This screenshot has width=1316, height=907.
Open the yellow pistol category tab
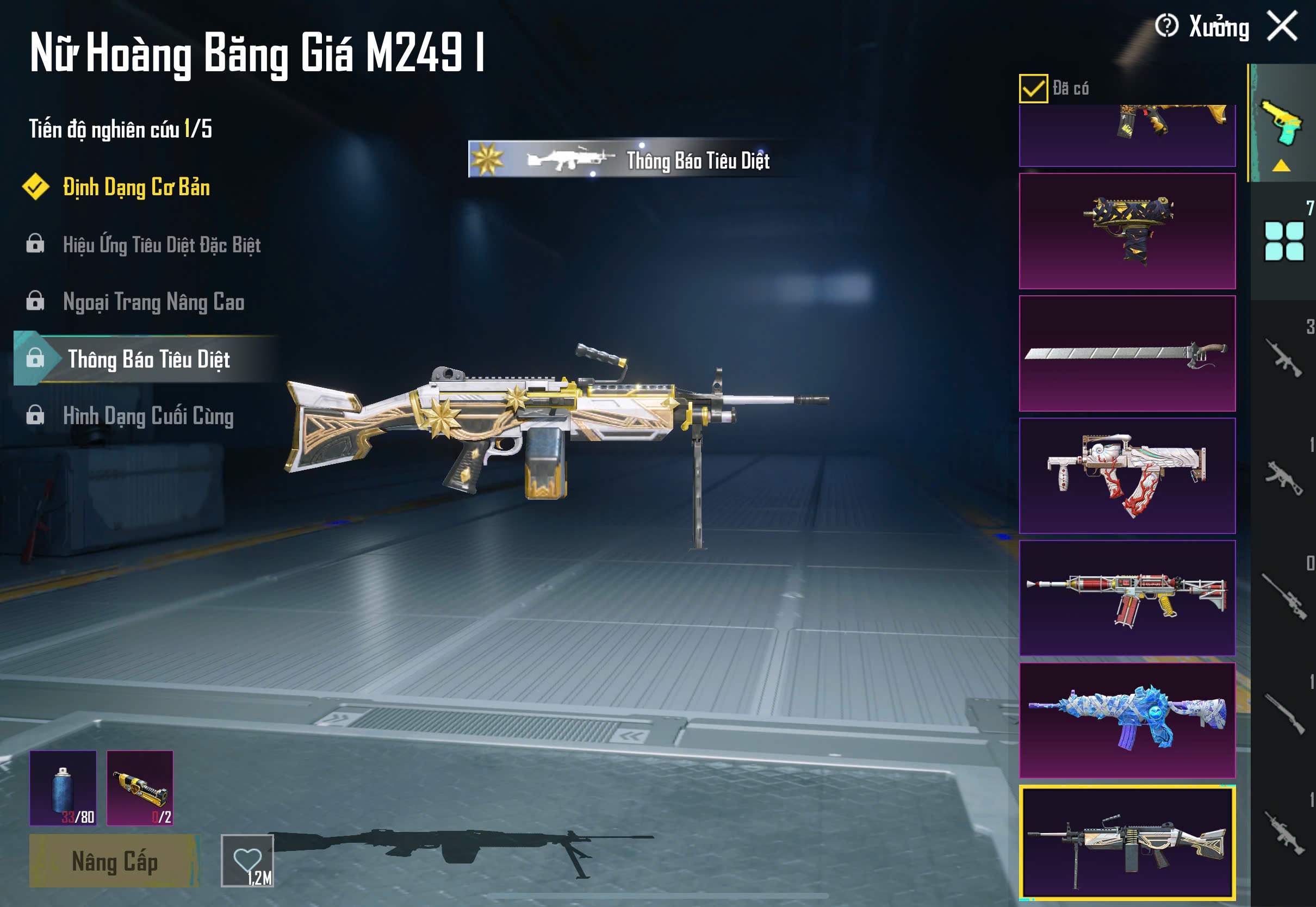coord(1282,123)
